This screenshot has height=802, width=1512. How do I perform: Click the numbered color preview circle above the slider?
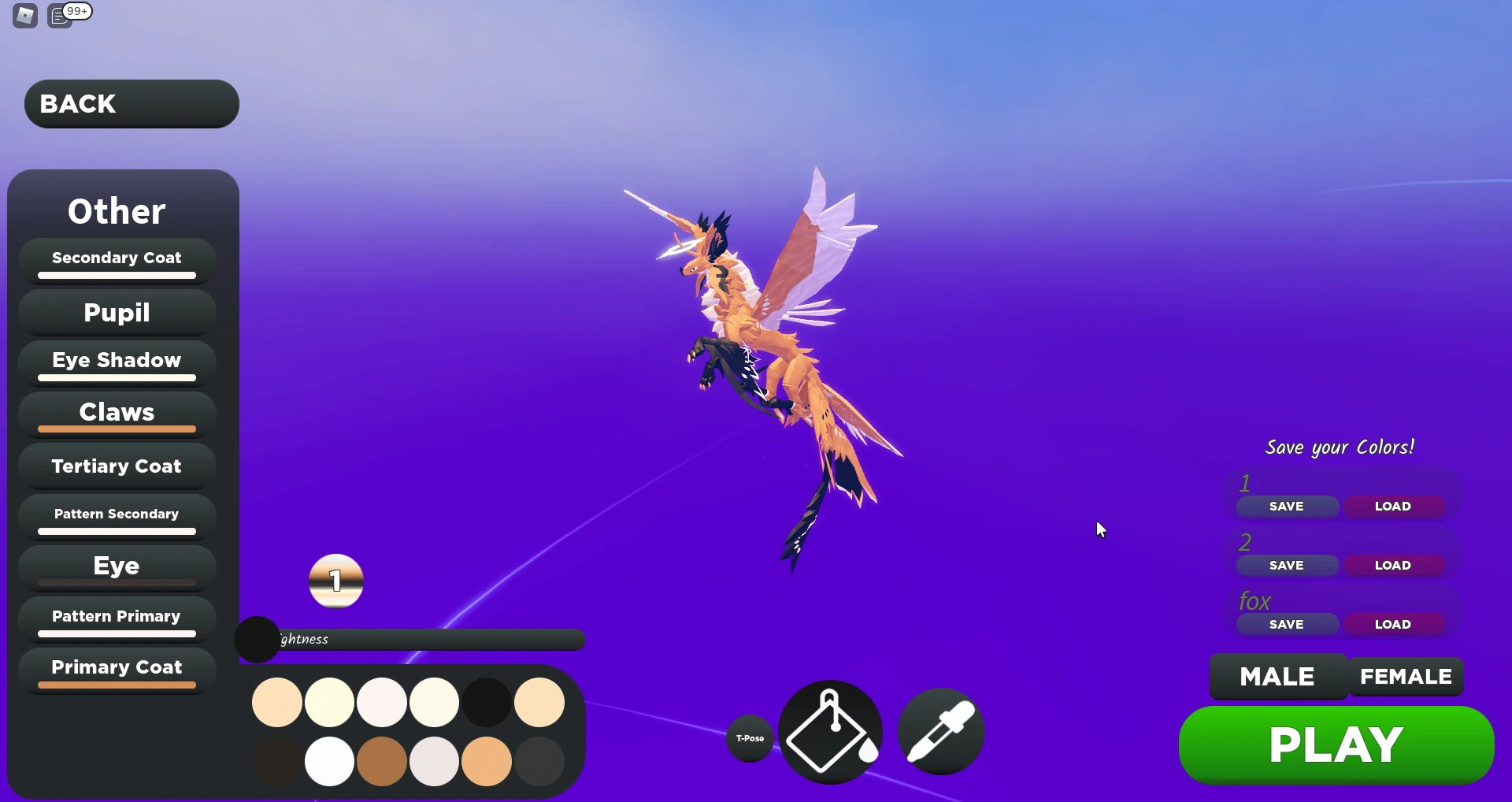[x=336, y=581]
